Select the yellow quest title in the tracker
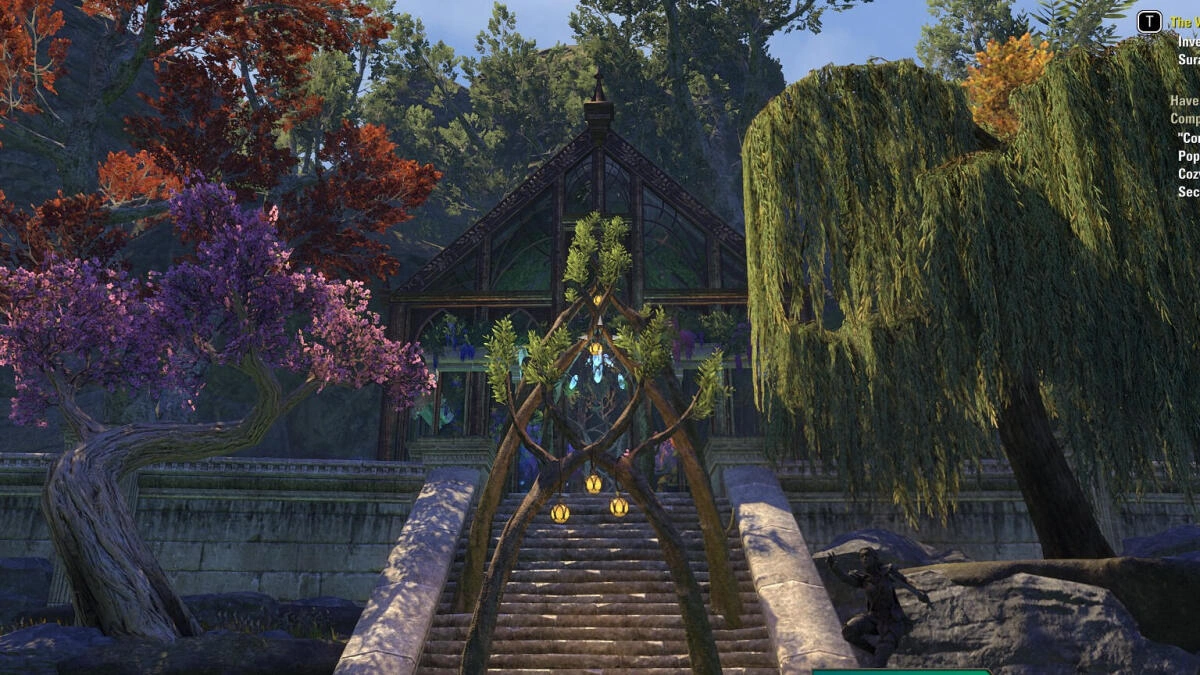The height and width of the screenshot is (675, 1200). (x=1185, y=21)
